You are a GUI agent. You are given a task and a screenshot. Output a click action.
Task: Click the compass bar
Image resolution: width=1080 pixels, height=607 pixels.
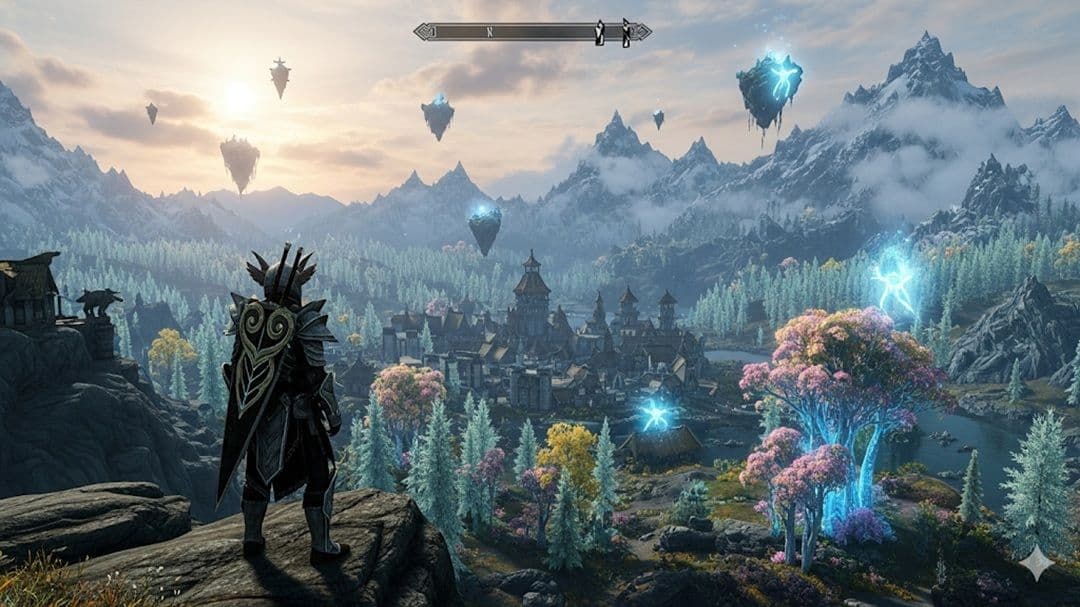(x=532, y=32)
